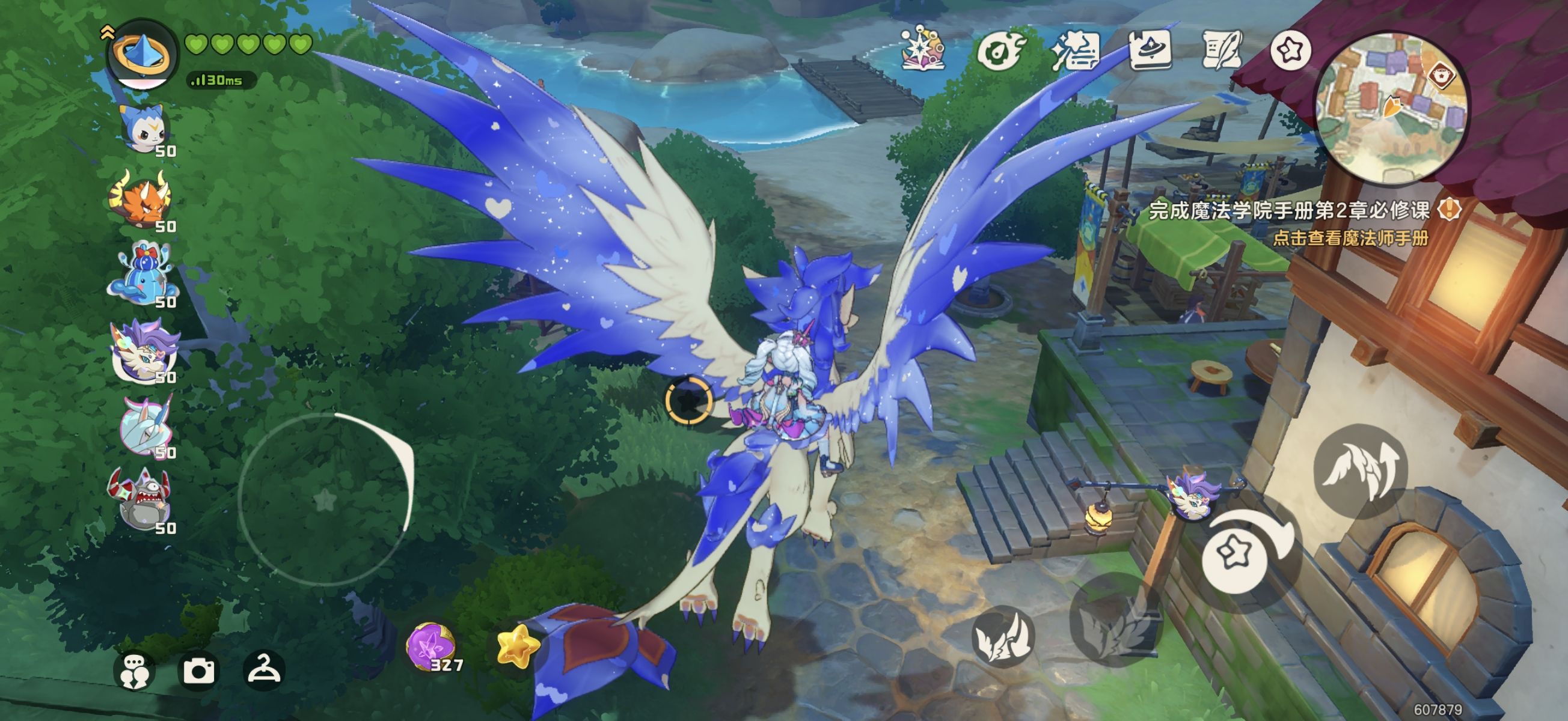Pick the pale blue swordfish pet slot
Image resolution: width=1568 pixels, height=721 pixels.
click(146, 425)
